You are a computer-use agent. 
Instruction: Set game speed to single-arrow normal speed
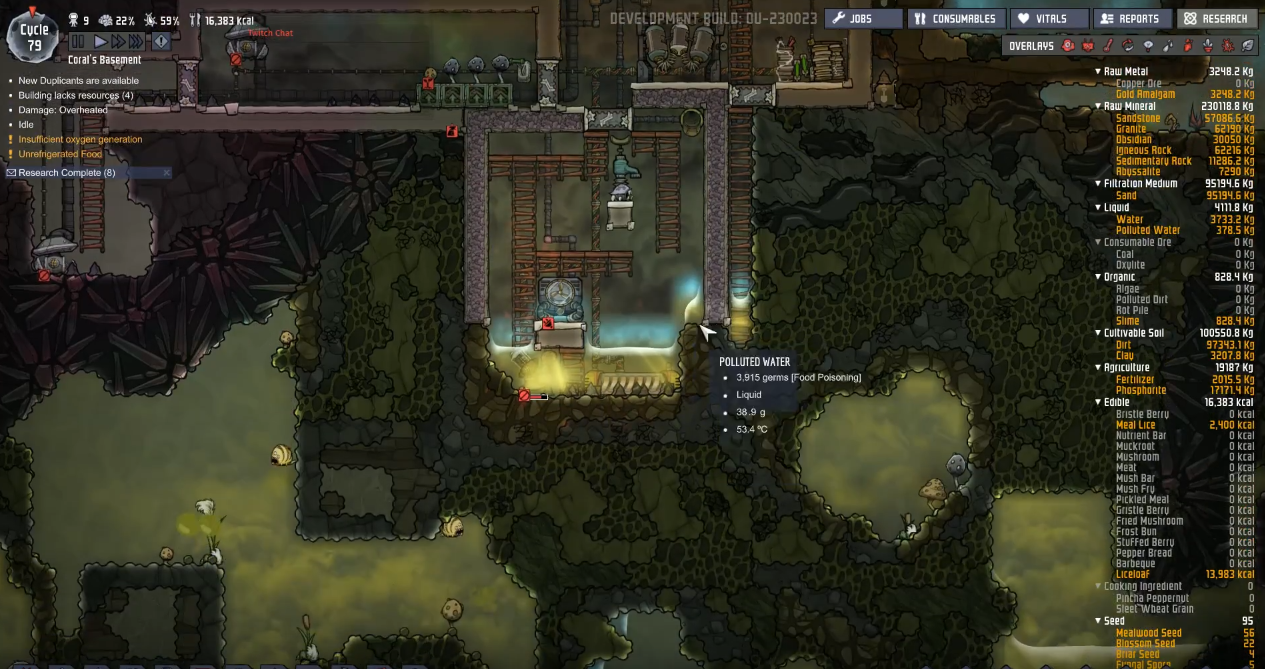tap(100, 42)
